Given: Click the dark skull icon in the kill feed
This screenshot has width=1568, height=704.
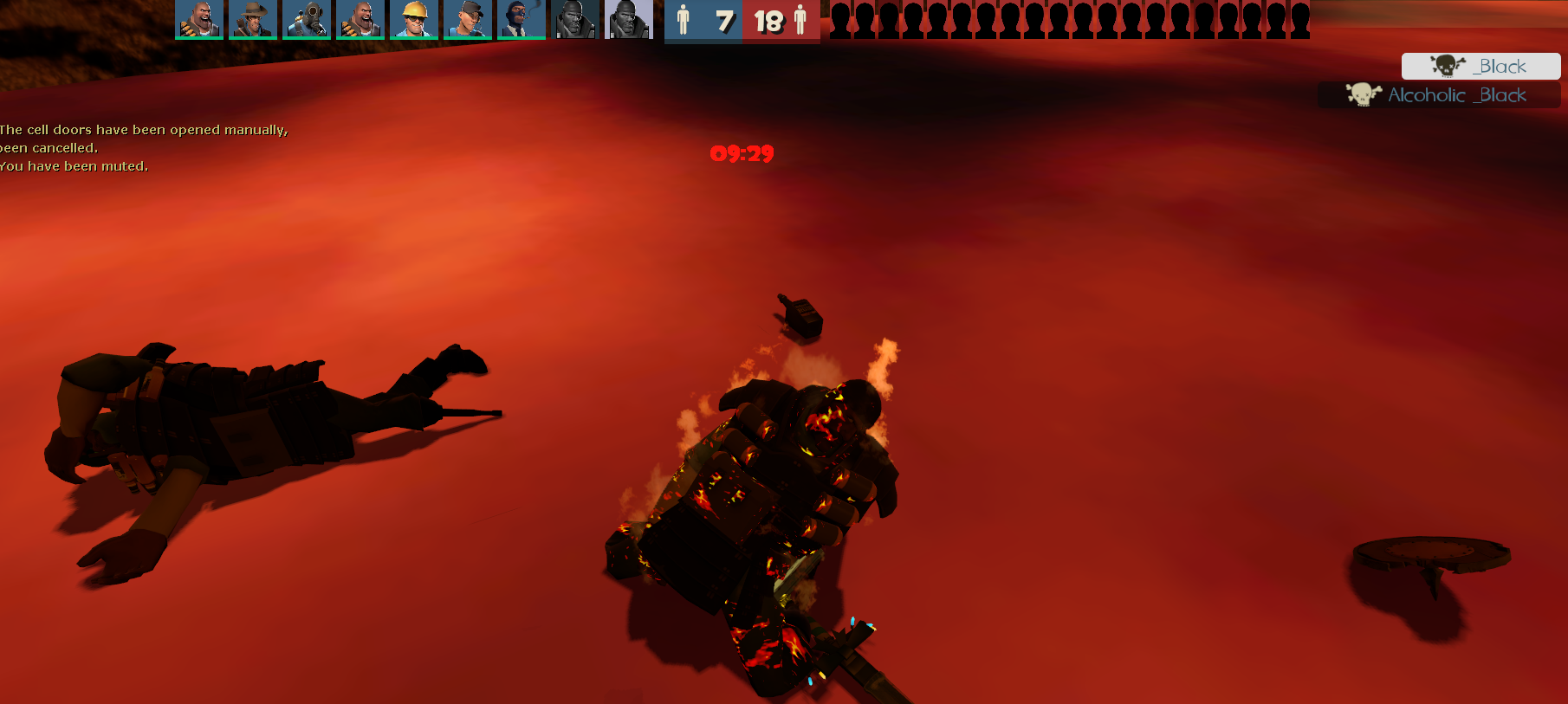Looking at the screenshot, I should click(x=1445, y=66).
